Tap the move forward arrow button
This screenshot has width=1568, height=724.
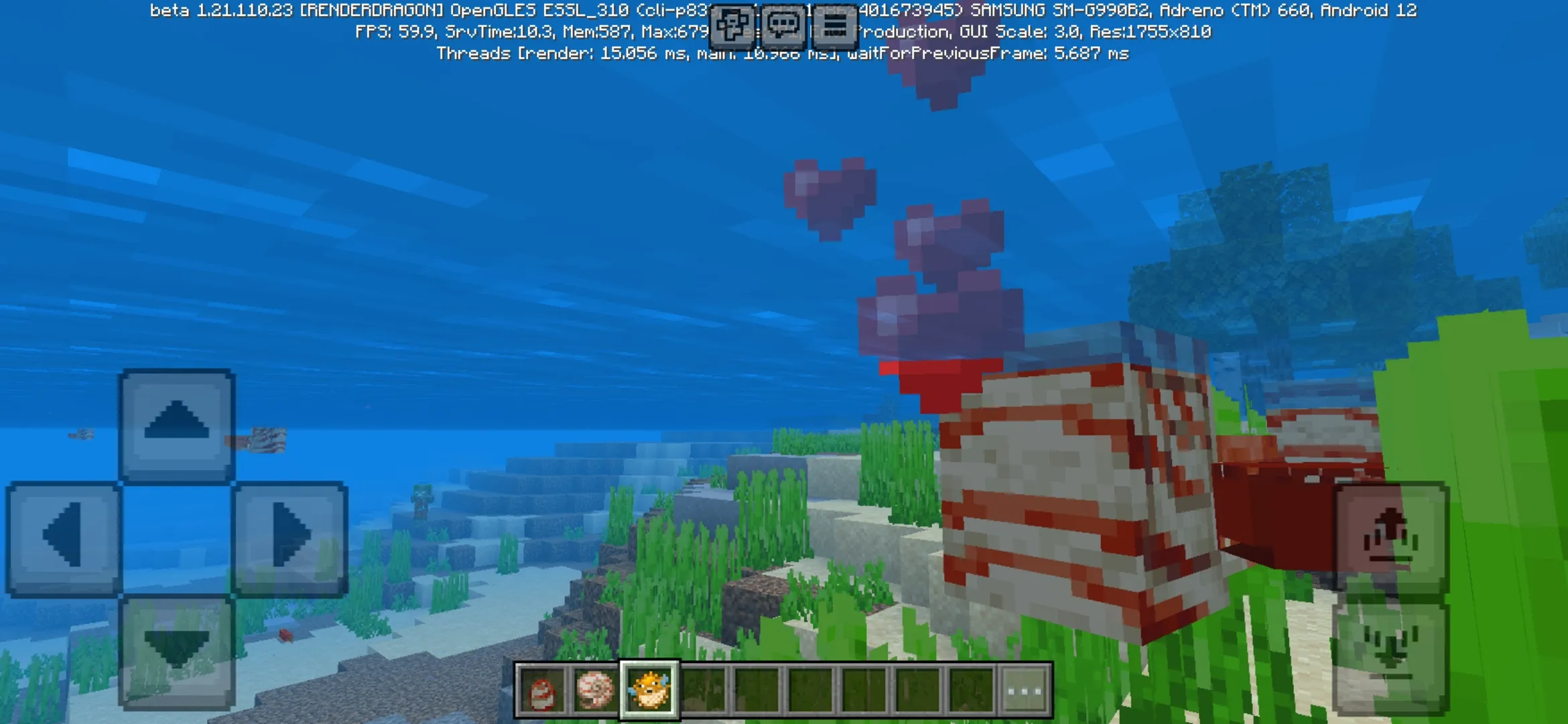177,426
